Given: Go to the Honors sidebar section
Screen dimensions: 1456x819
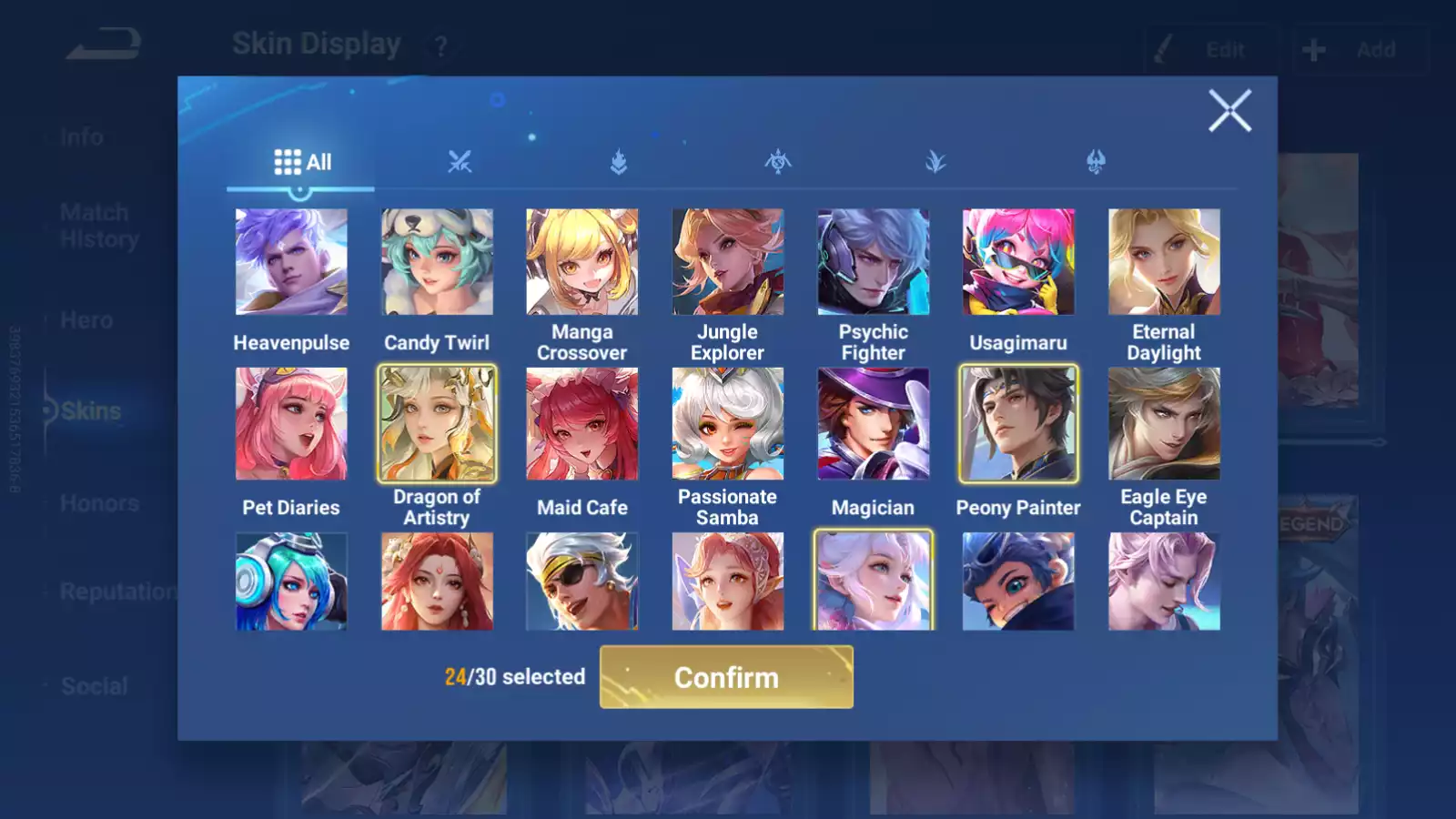Looking at the screenshot, I should click(100, 503).
